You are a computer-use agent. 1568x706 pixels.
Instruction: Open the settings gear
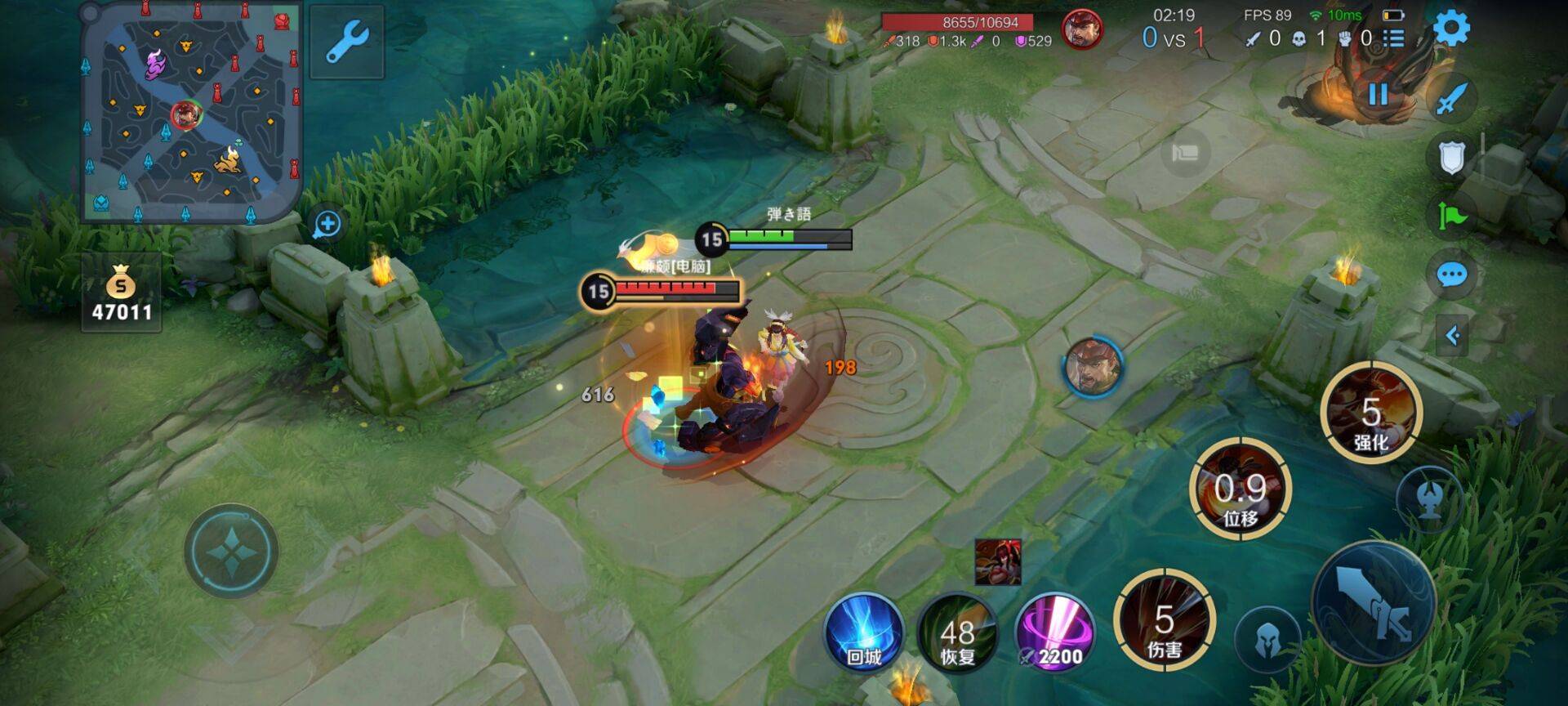pos(1451,29)
